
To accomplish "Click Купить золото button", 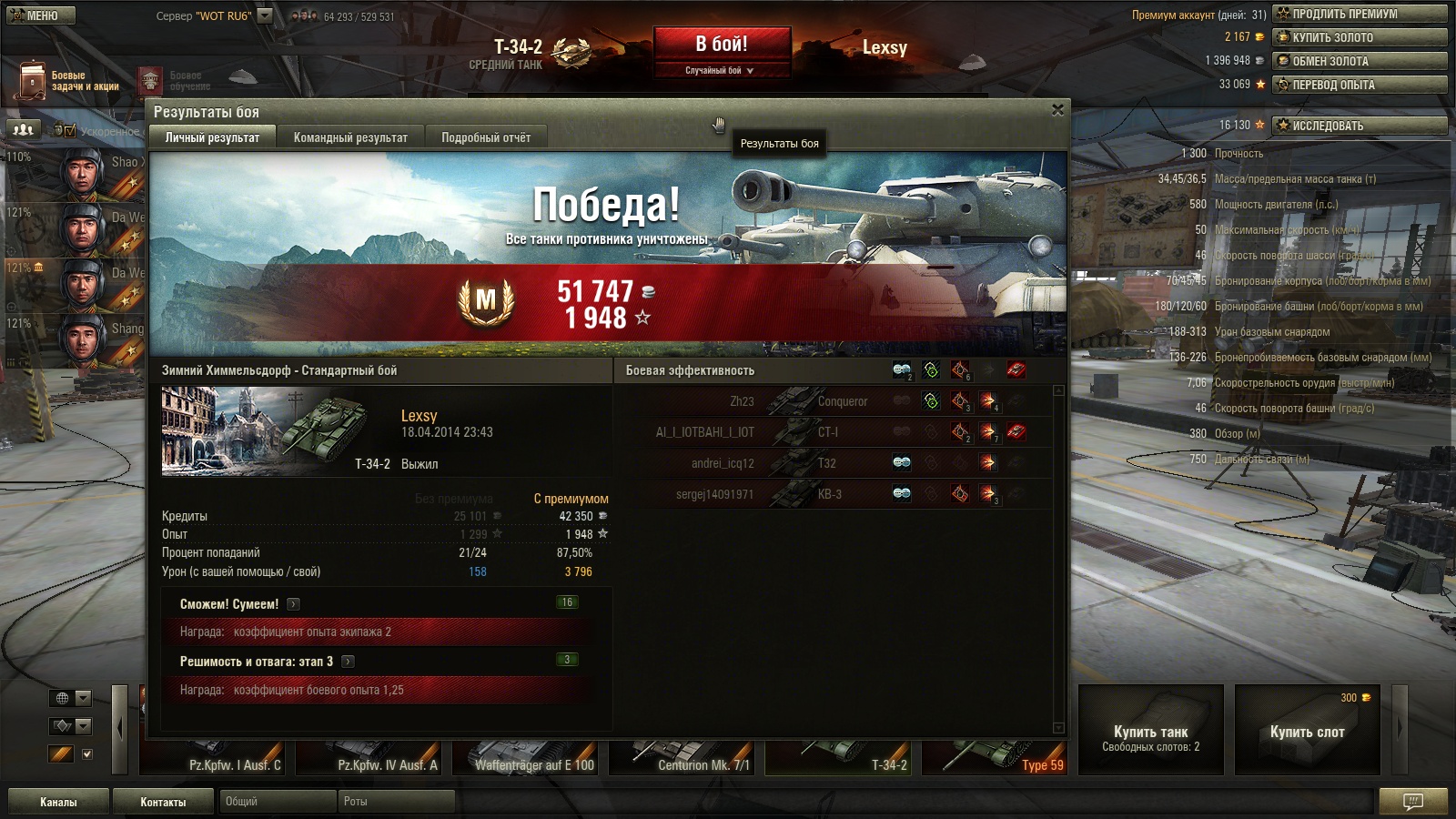I will pos(1360,37).
